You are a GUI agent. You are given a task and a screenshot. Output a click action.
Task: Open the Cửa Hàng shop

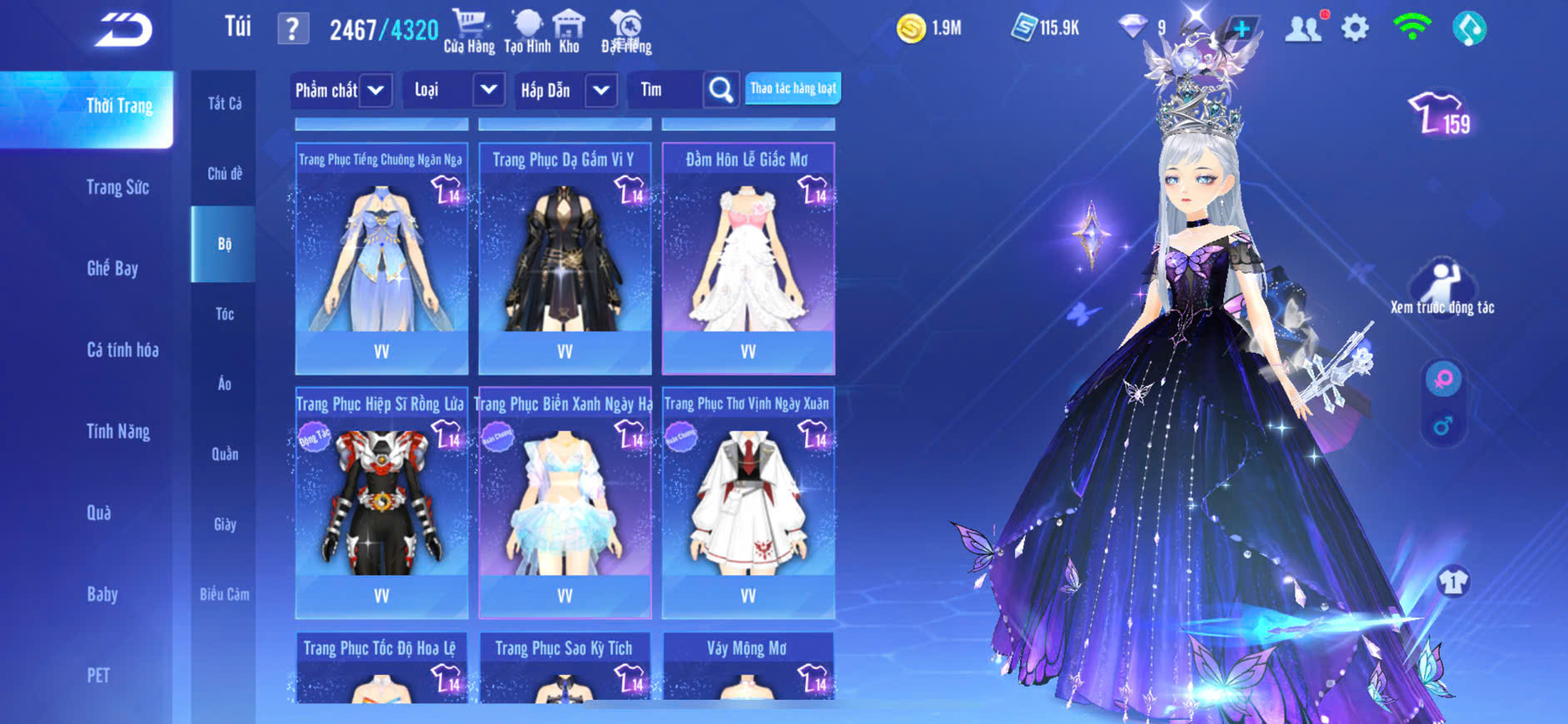469,31
